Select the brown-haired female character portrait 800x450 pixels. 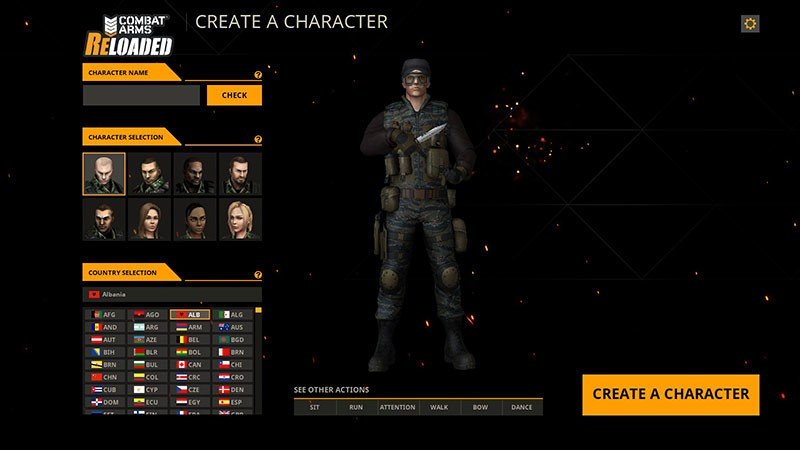[x=149, y=219]
